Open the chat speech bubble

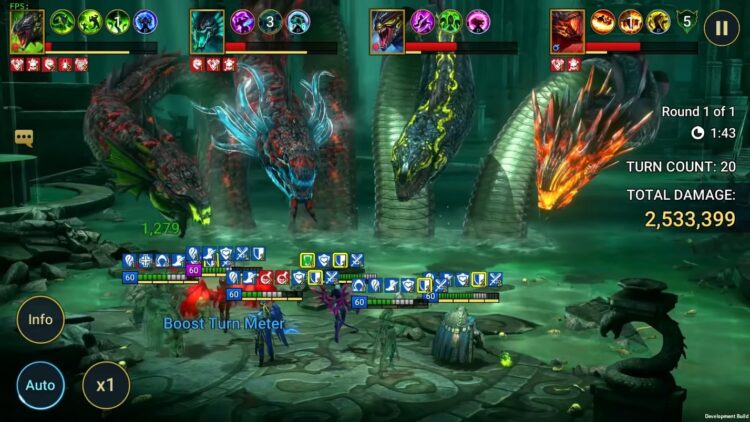tap(24, 138)
